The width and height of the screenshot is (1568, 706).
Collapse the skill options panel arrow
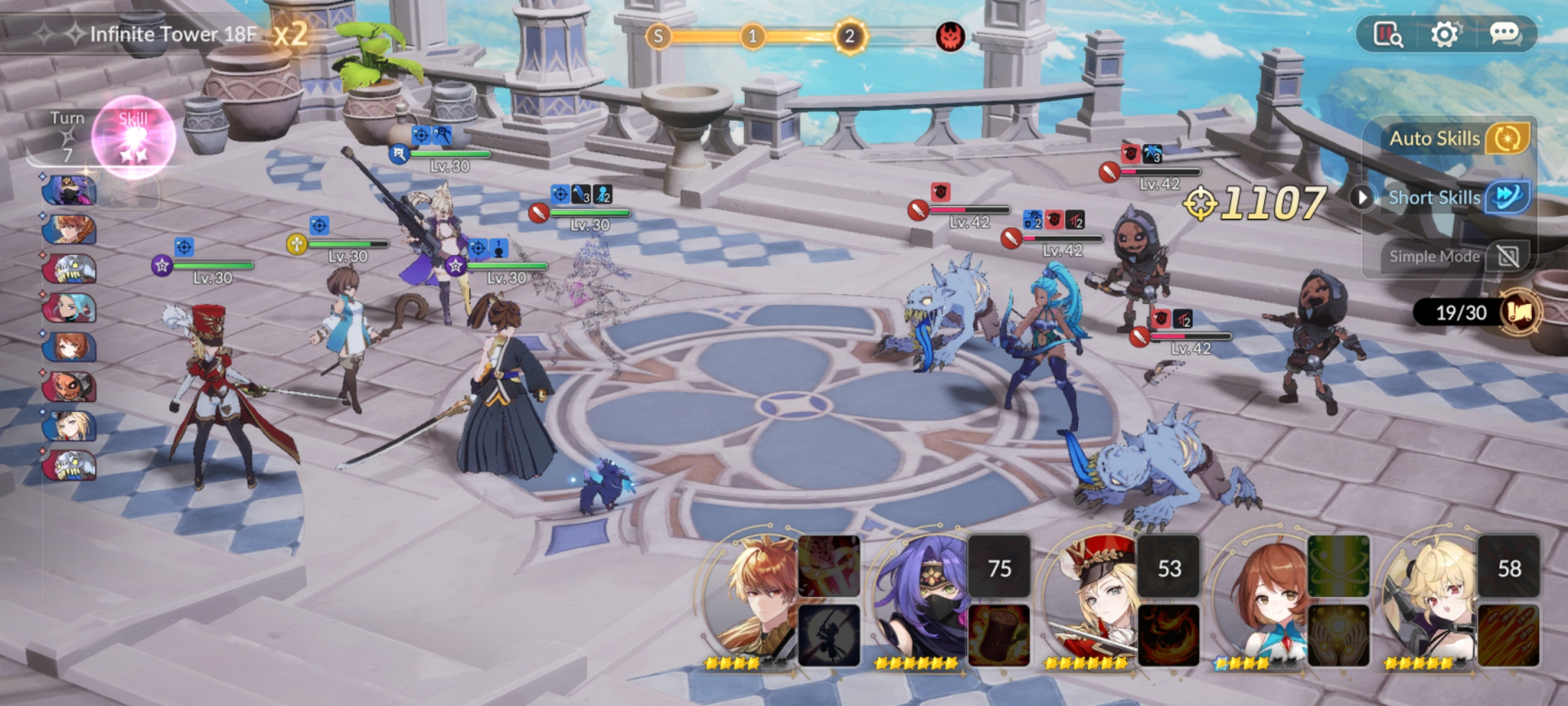[x=1361, y=197]
